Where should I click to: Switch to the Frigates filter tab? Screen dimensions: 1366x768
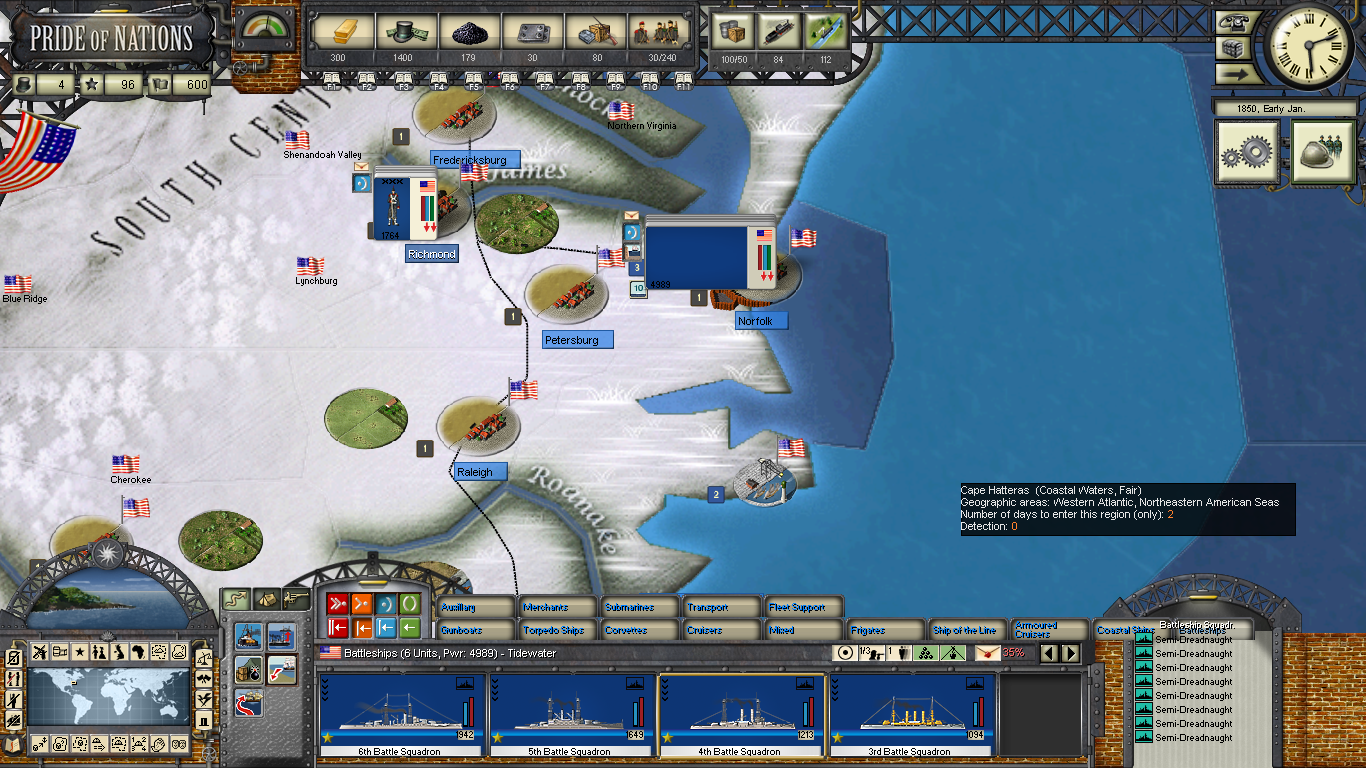coord(886,631)
